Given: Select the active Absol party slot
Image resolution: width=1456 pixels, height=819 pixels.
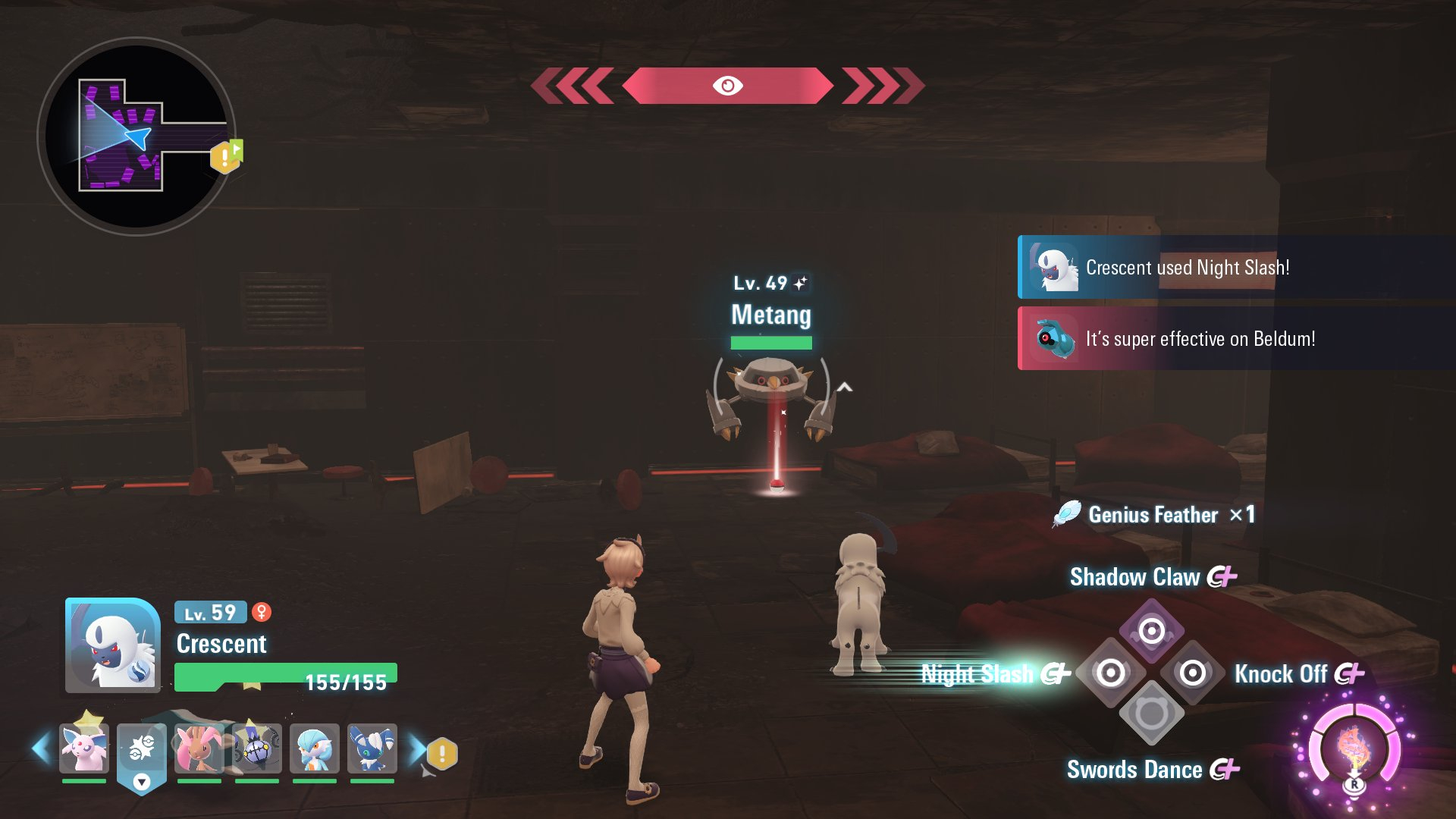Looking at the screenshot, I should (x=142, y=748).
